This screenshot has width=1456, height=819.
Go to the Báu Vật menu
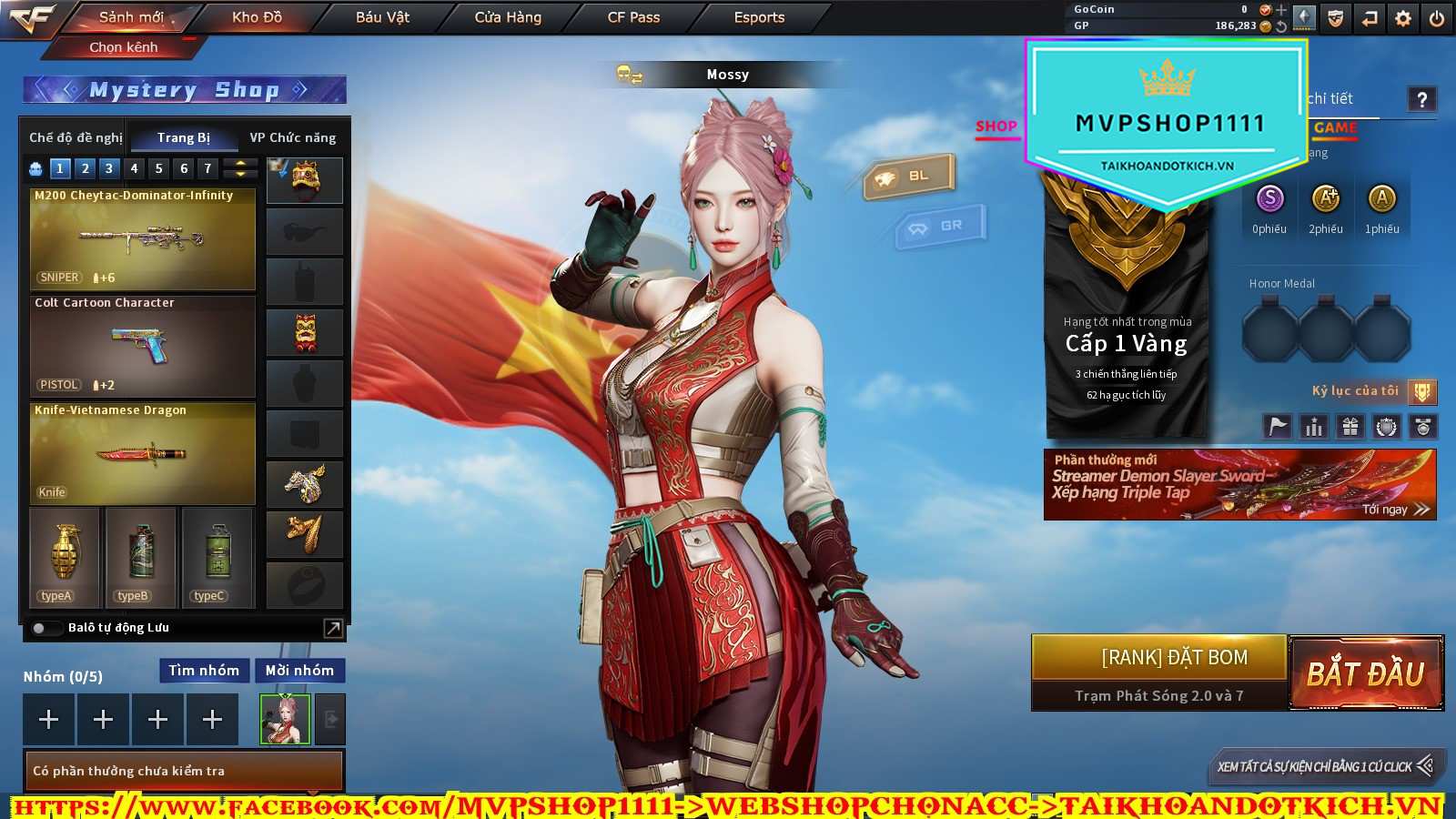point(382,17)
